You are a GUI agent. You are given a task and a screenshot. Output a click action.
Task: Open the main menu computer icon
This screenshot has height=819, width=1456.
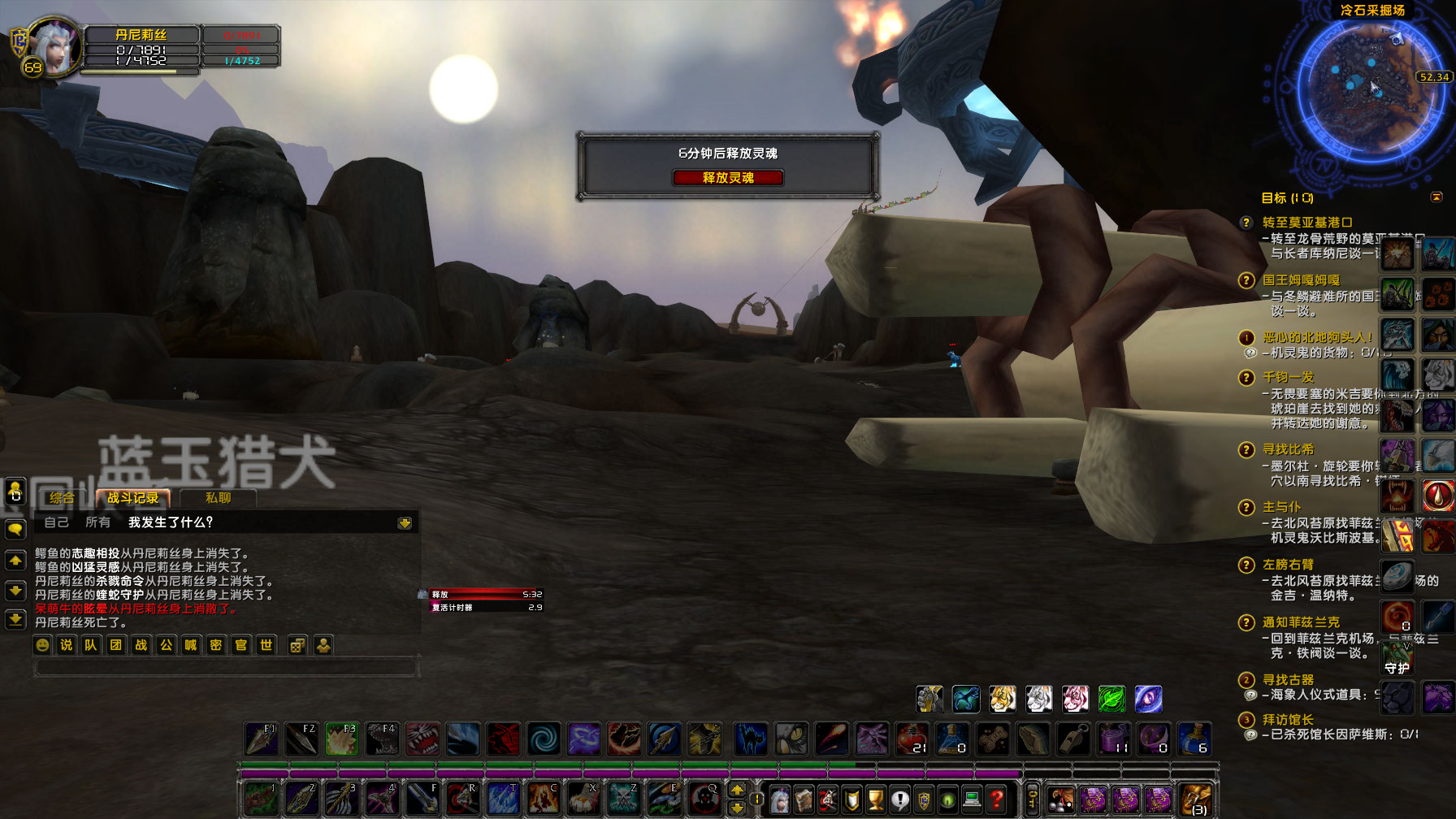tap(970, 800)
